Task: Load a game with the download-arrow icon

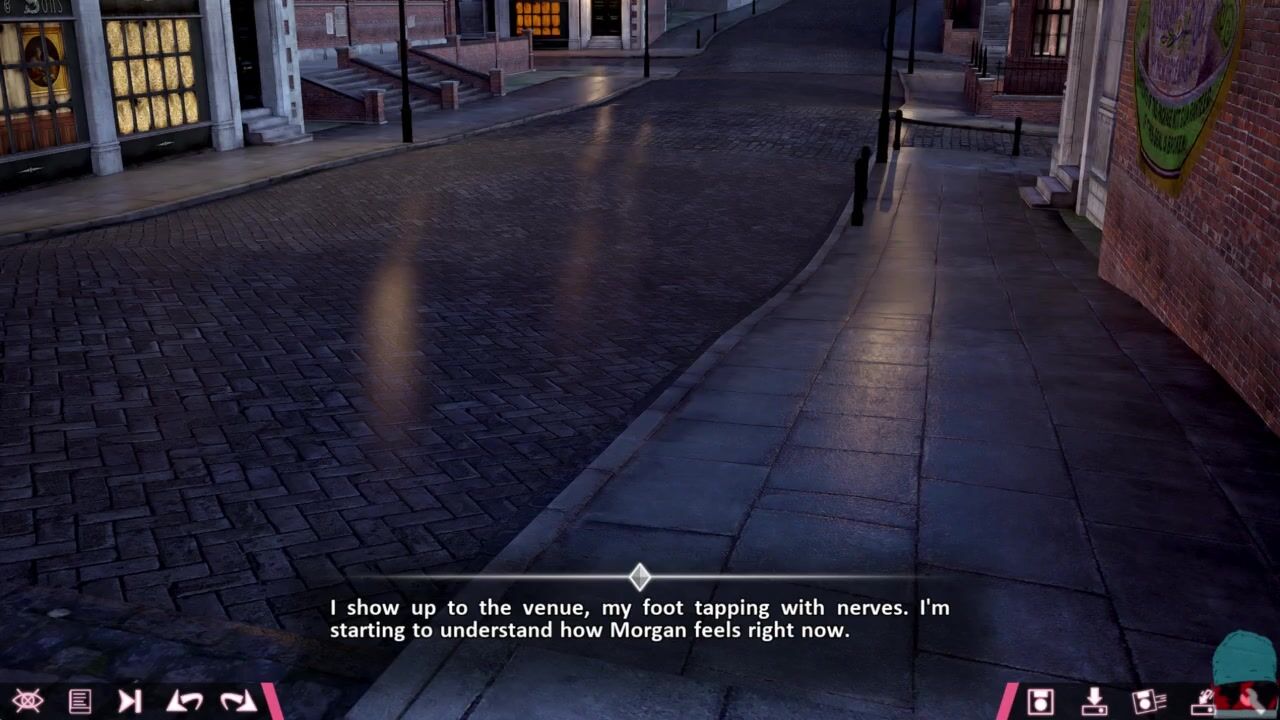Action: [1094, 701]
